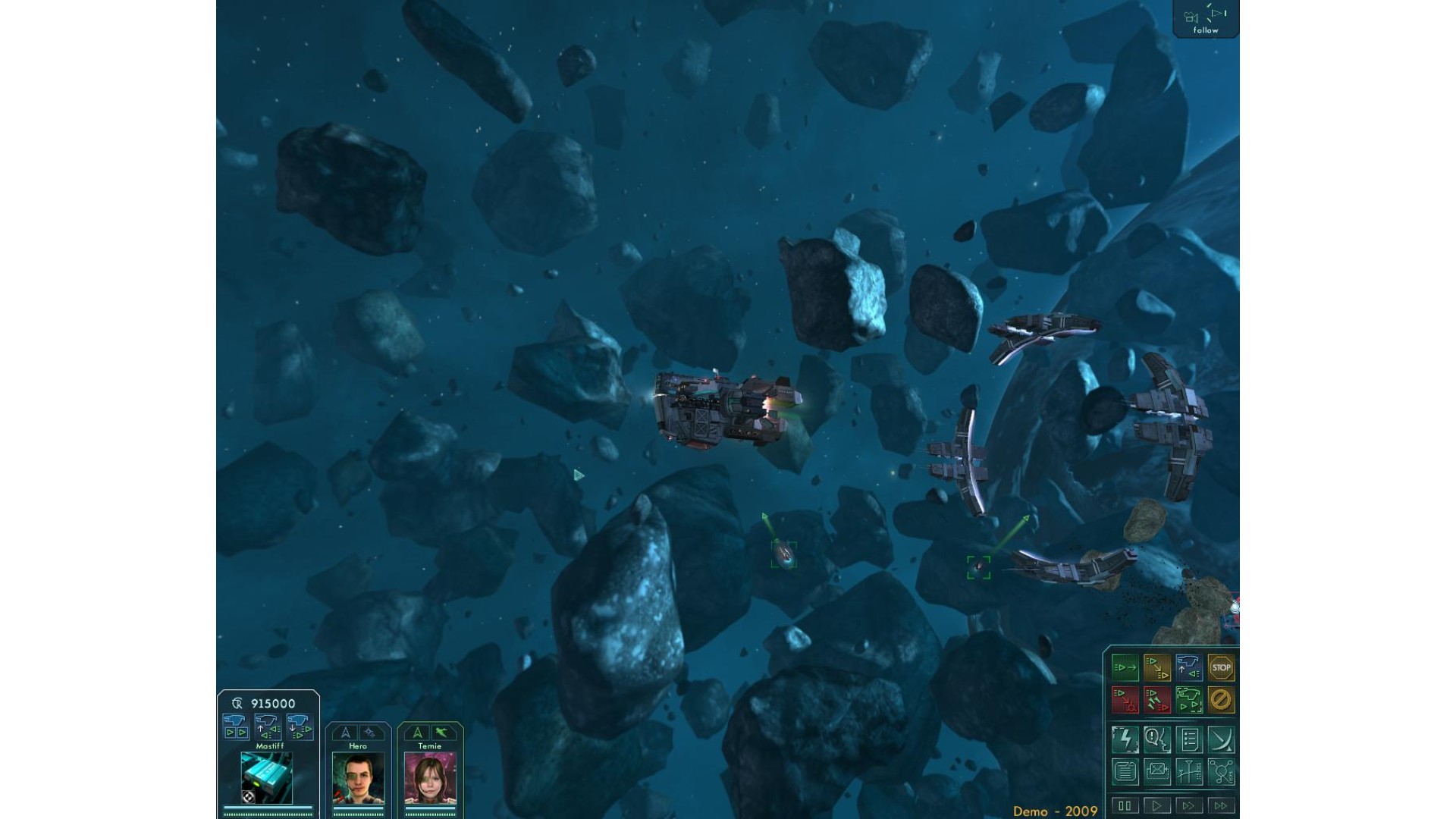Screen dimensions: 1456x819
Task: Select the Hero pilot portrait
Action: pos(358,778)
